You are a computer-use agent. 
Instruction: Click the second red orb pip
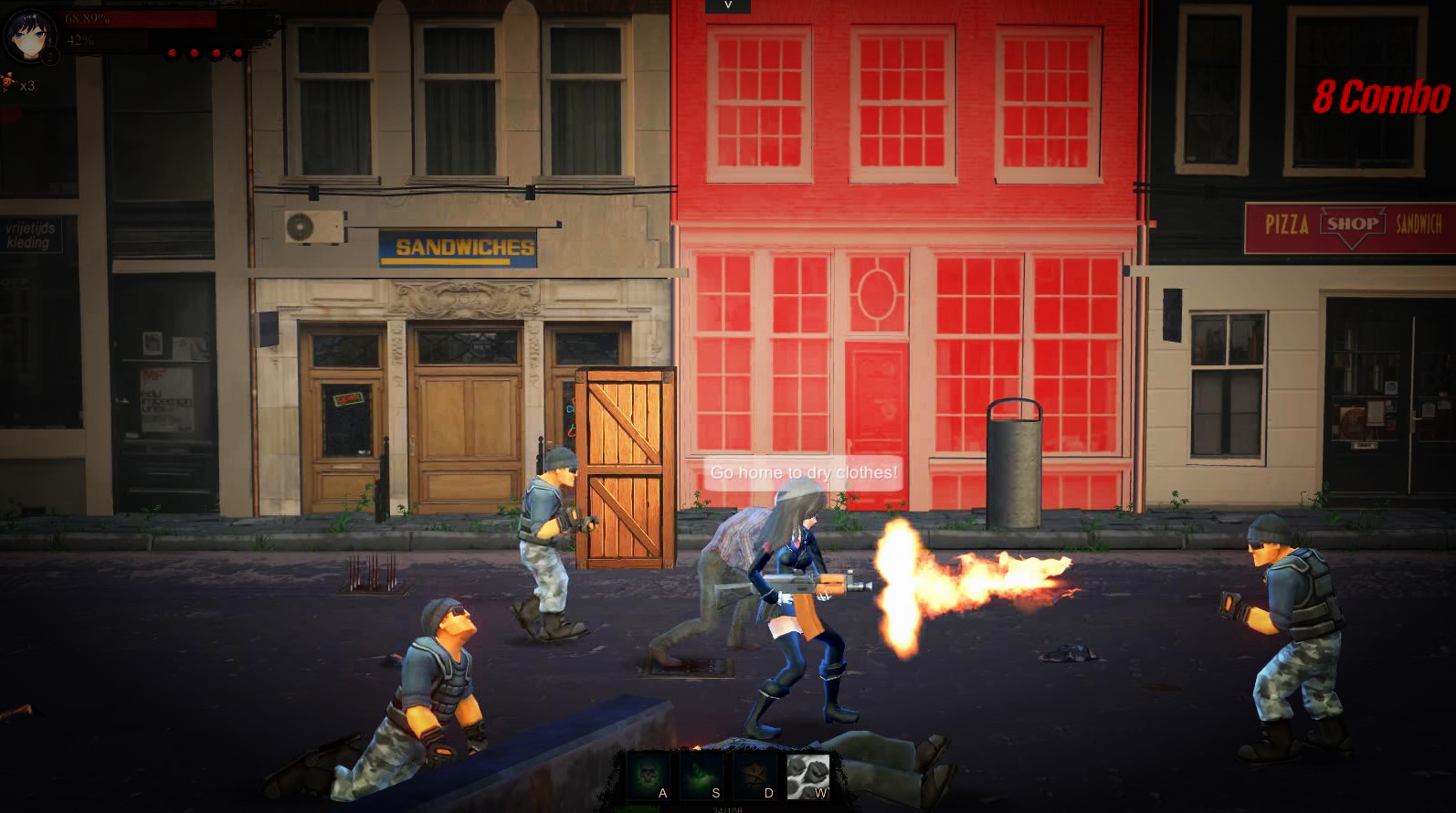[x=195, y=53]
